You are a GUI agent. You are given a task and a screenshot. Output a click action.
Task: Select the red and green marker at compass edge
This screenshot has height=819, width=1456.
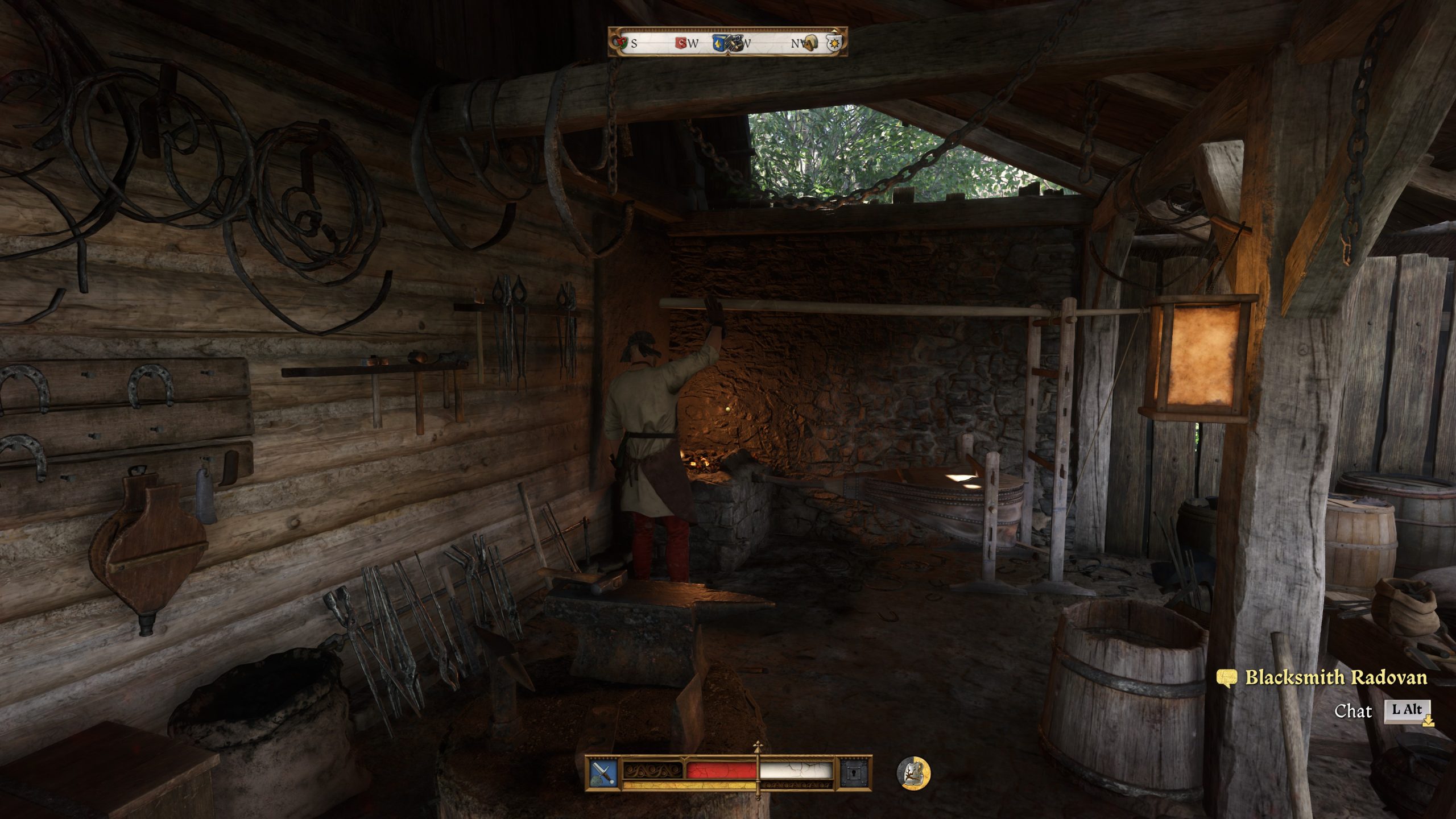[x=621, y=42]
